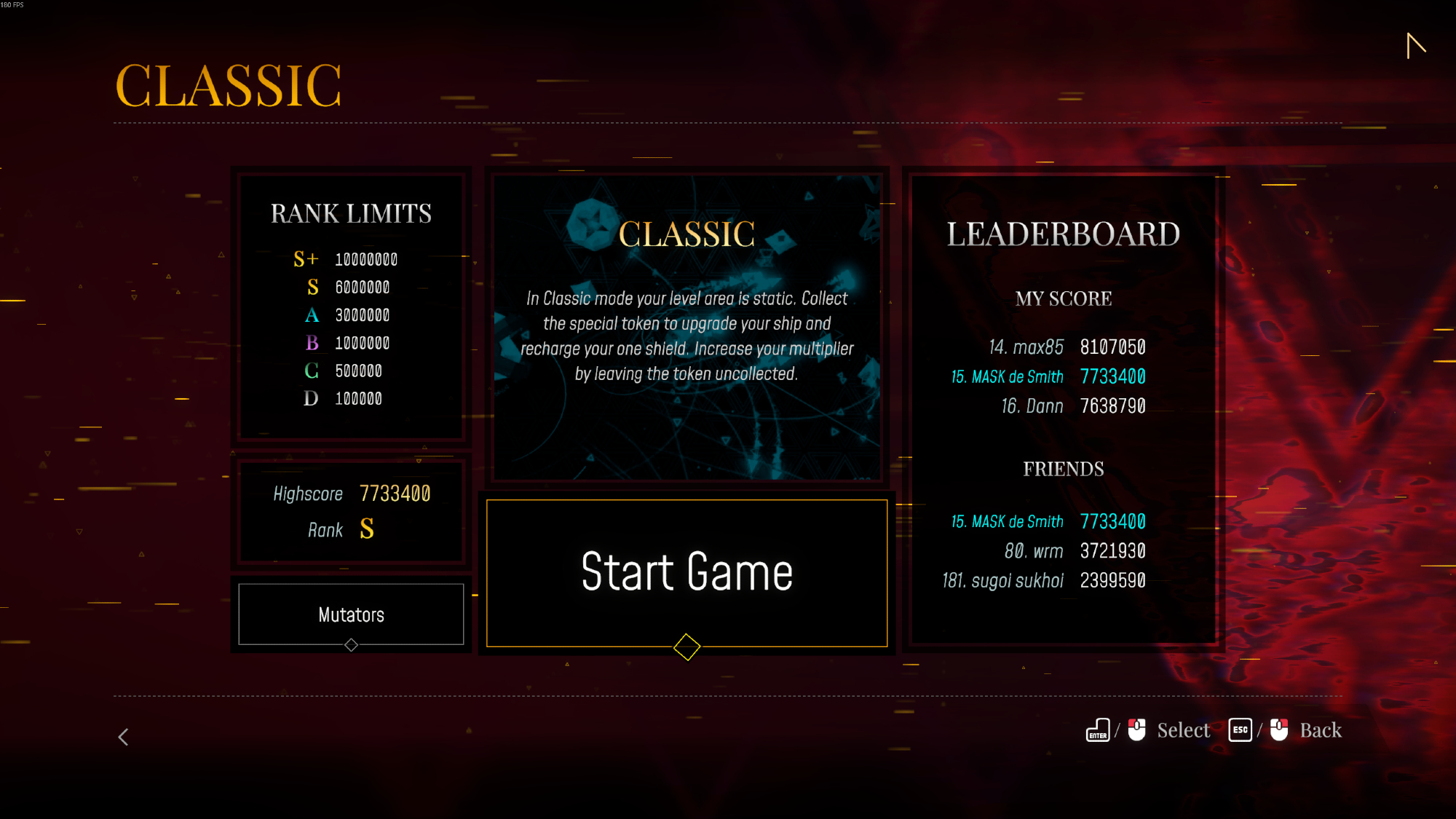The height and width of the screenshot is (819, 1456).
Task: Open the Mutators menu
Action: click(x=351, y=614)
